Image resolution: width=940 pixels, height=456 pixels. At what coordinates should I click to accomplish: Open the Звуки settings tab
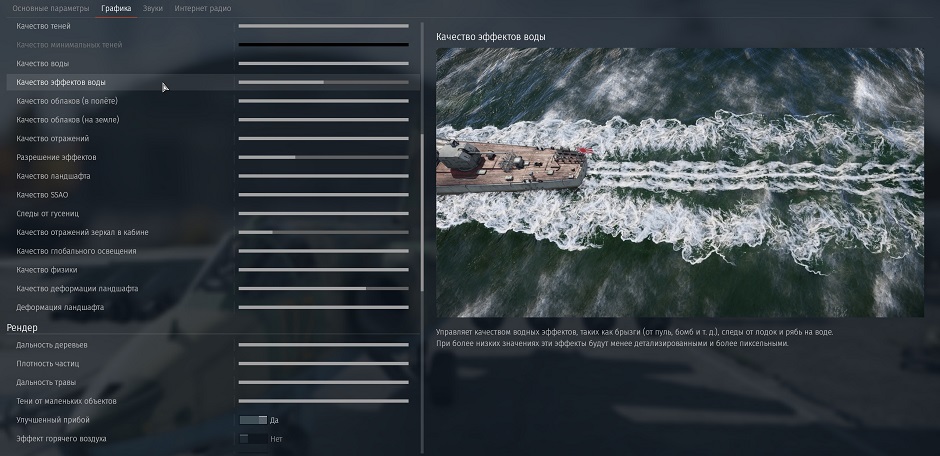152,8
